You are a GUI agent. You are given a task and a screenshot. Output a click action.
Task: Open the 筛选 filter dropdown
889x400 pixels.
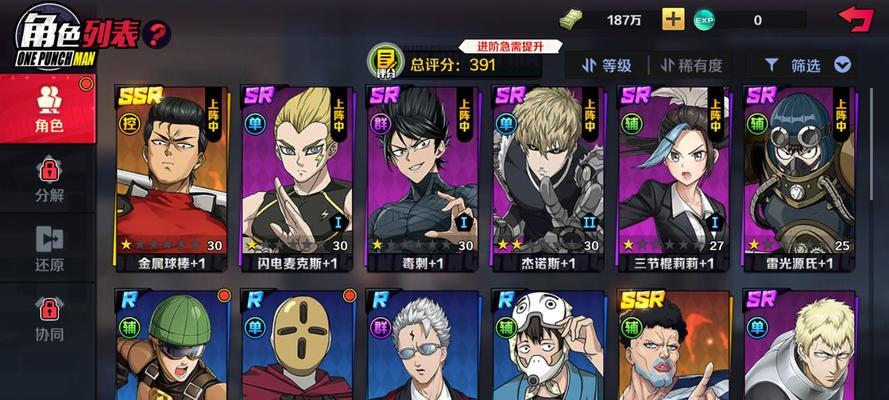coord(807,65)
